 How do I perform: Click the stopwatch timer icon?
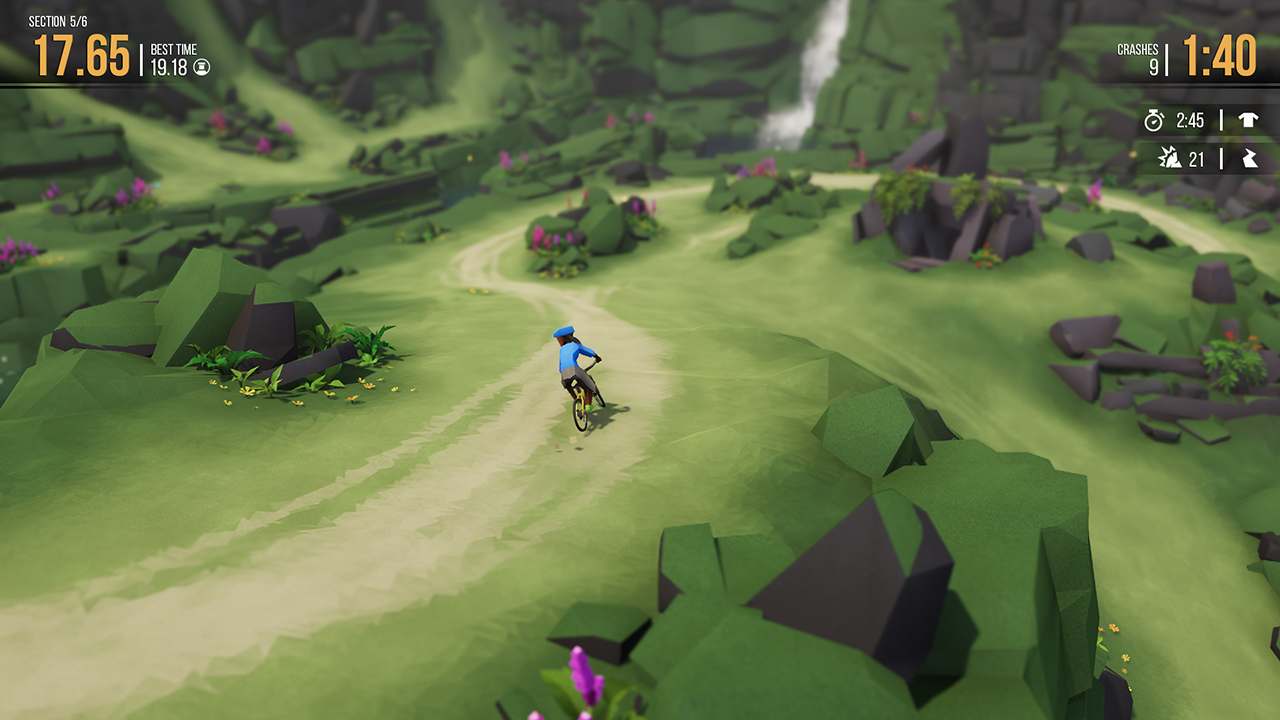1153,121
